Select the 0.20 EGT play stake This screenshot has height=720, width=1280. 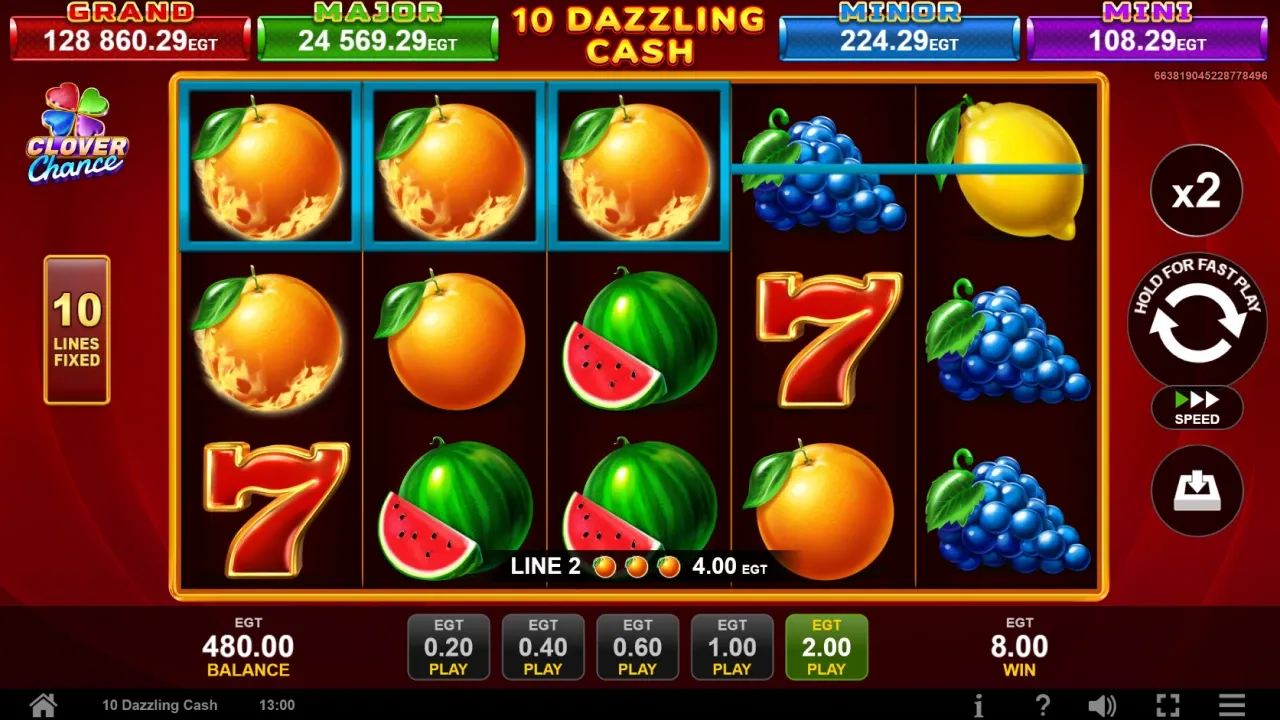(448, 647)
